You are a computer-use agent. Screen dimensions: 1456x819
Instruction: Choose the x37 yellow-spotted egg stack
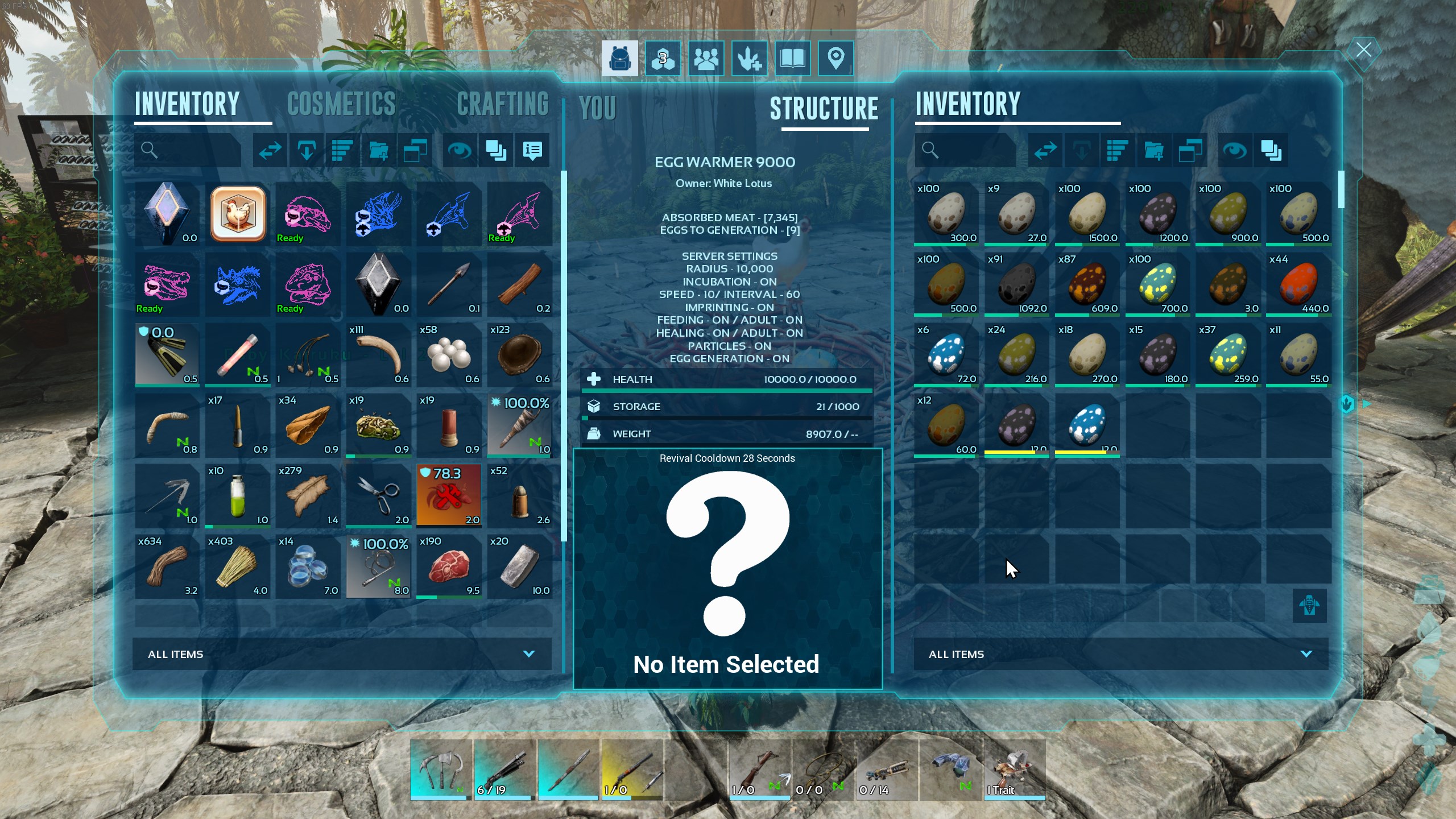tap(1228, 355)
